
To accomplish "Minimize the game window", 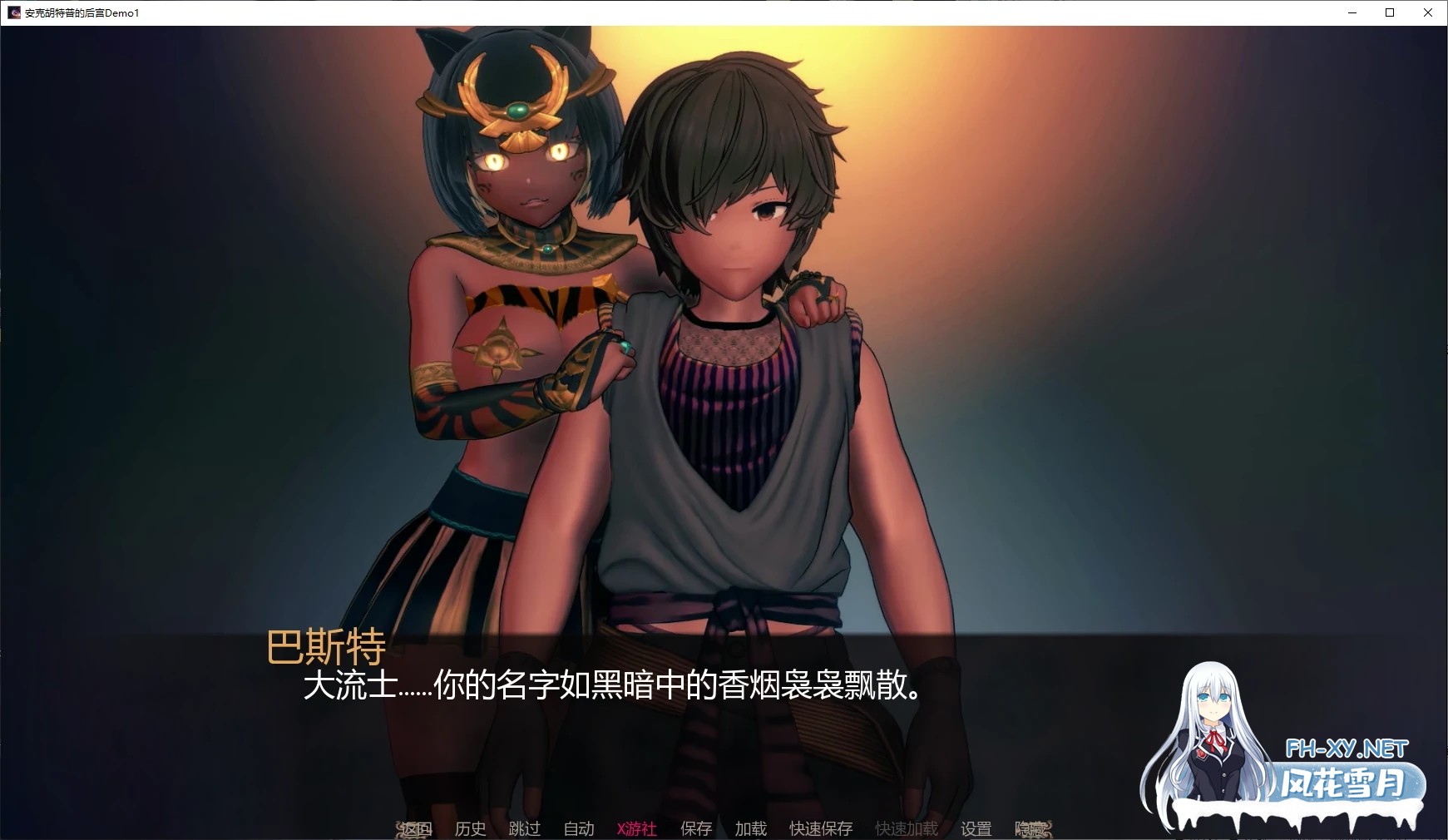I will tap(1352, 12).
